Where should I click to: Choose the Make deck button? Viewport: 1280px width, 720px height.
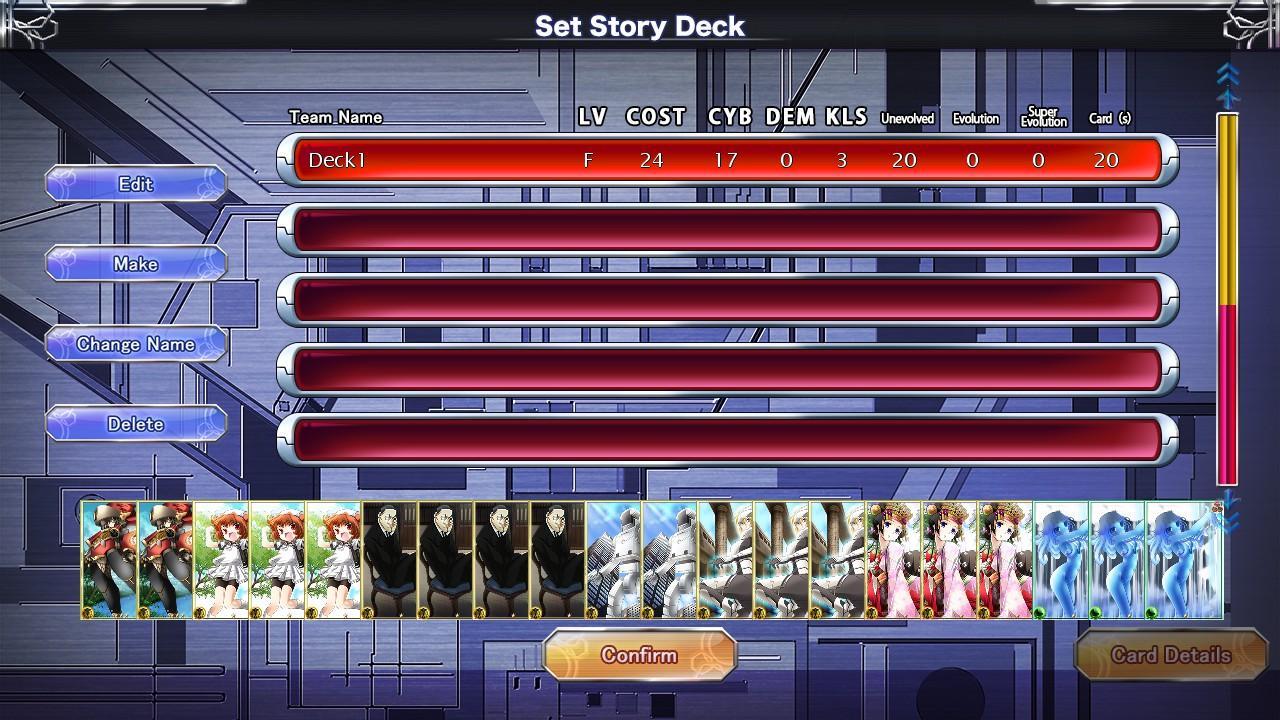(136, 264)
